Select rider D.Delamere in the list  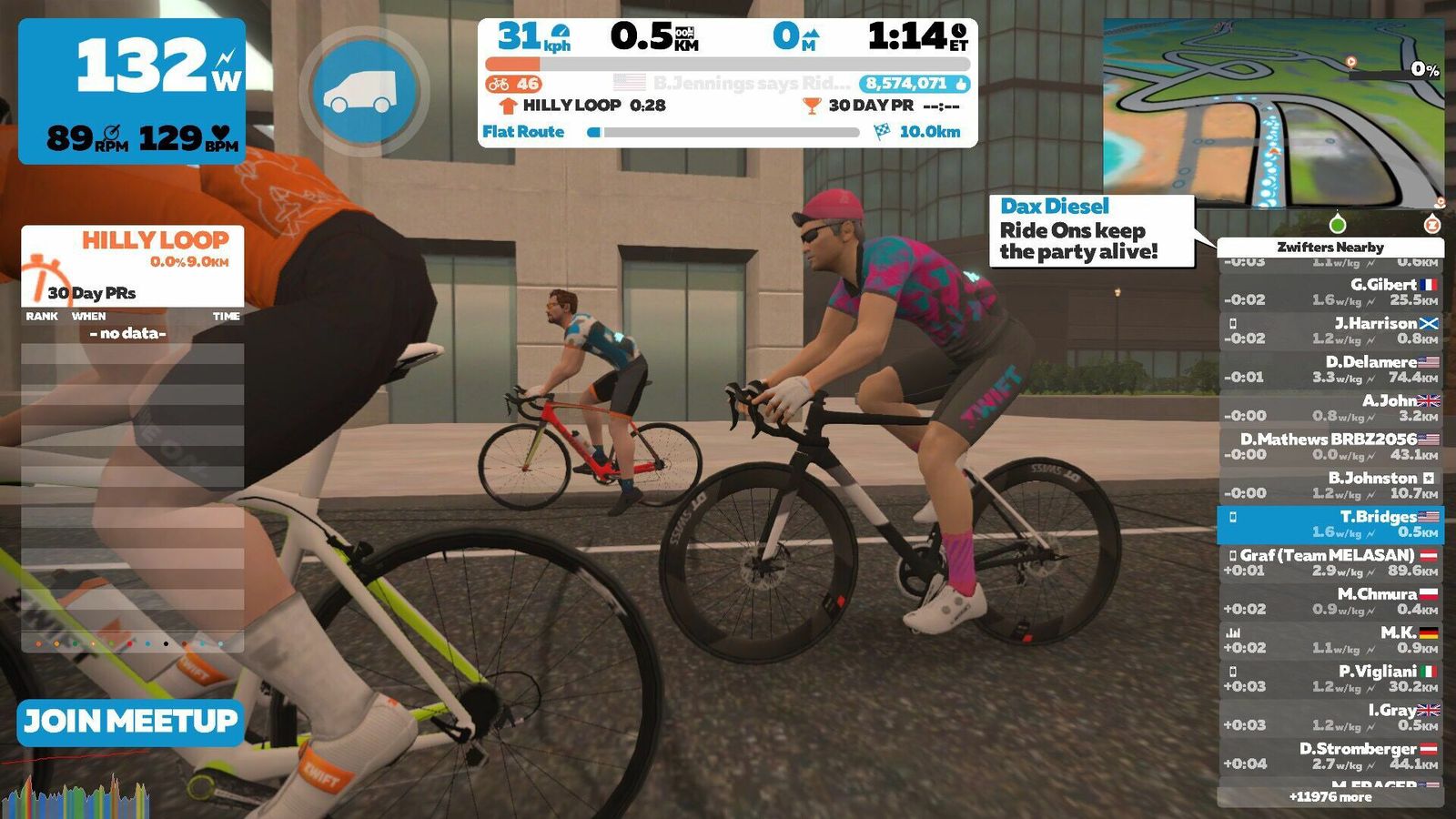[1330, 369]
